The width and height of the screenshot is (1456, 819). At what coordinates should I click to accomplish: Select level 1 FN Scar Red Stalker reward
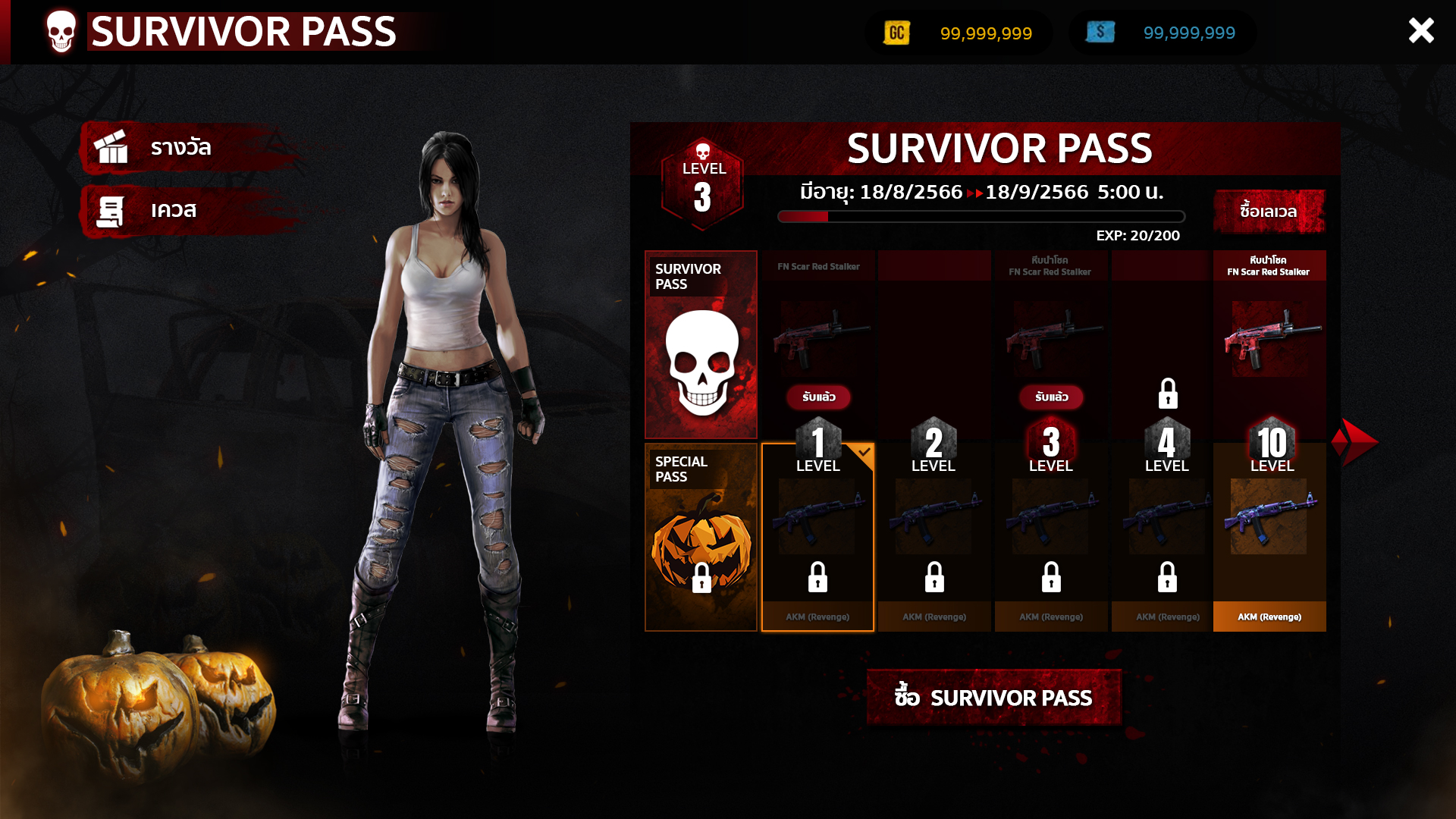tap(818, 341)
